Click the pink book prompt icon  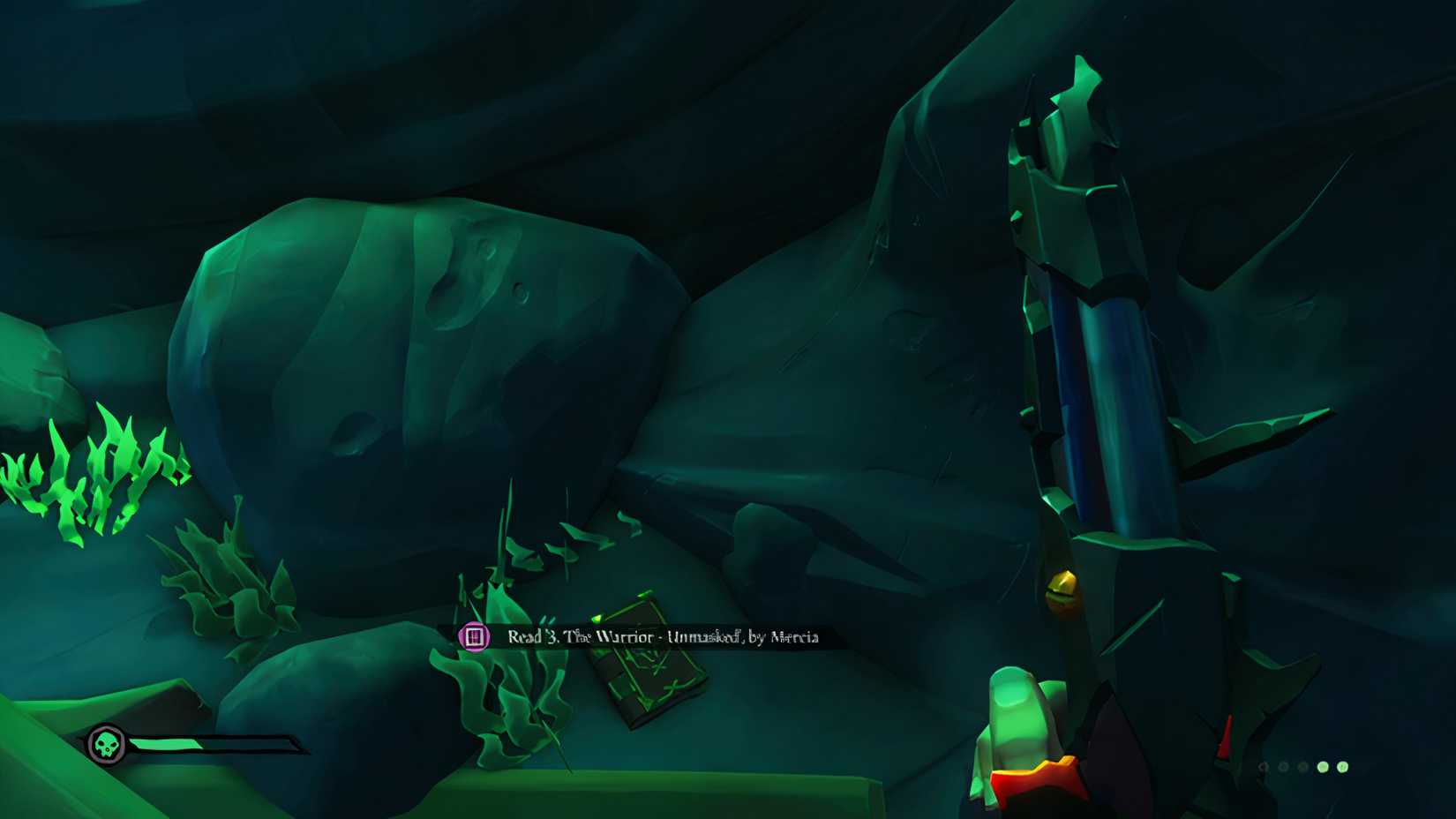474,636
